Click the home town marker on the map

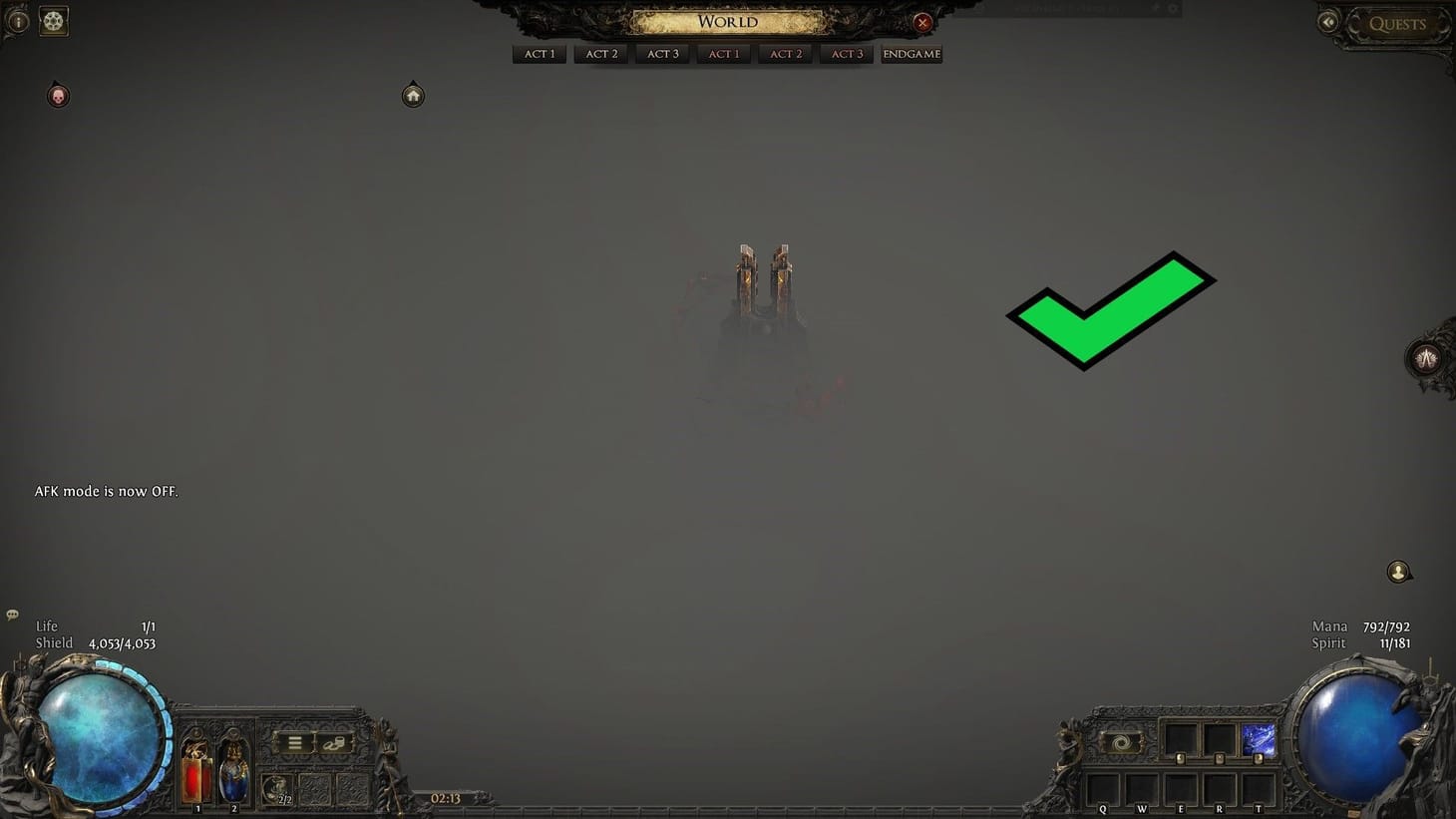click(x=413, y=94)
